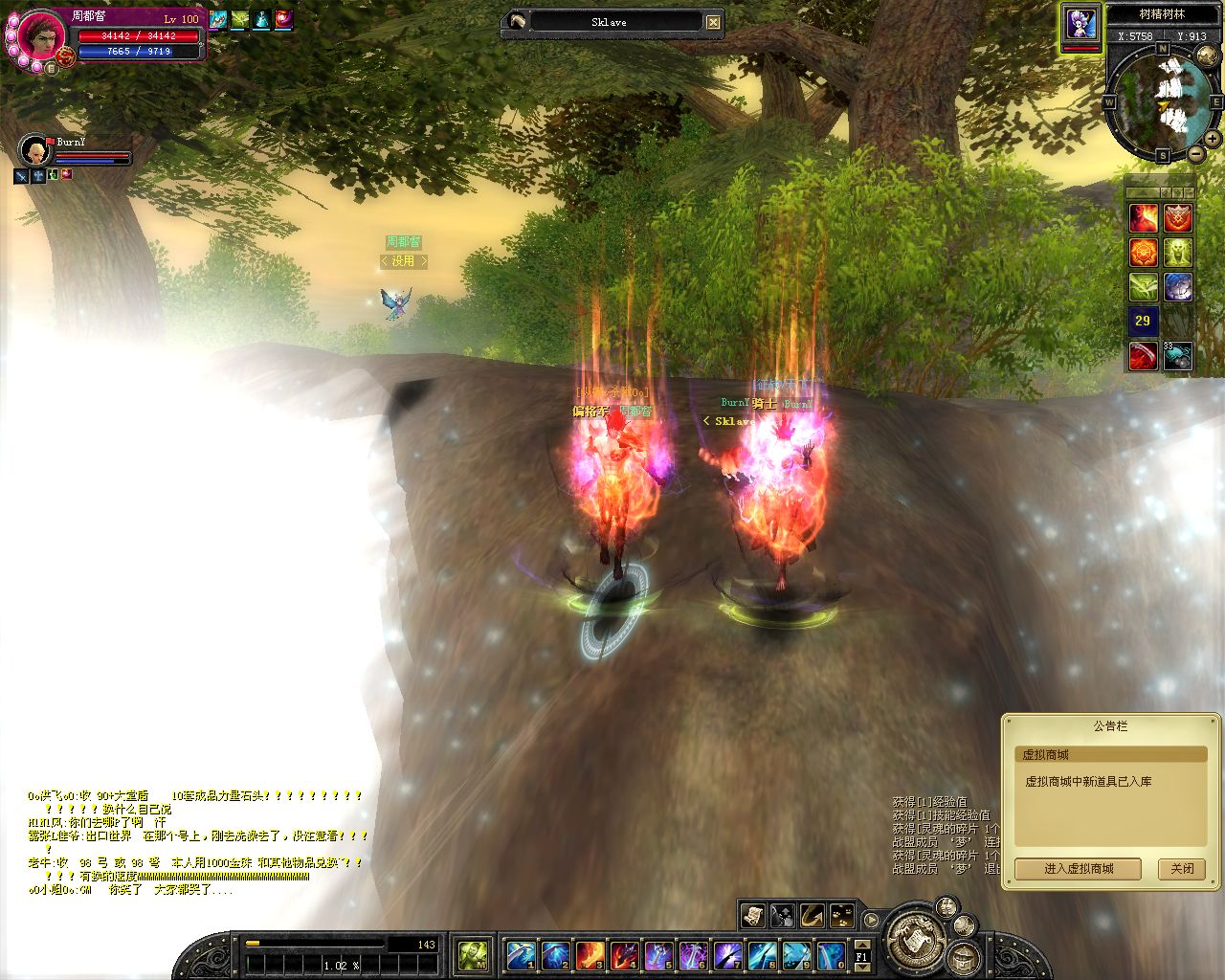Open the scroll icon above the hotbar
Viewport: 1225px width, 980px height.
[x=753, y=915]
